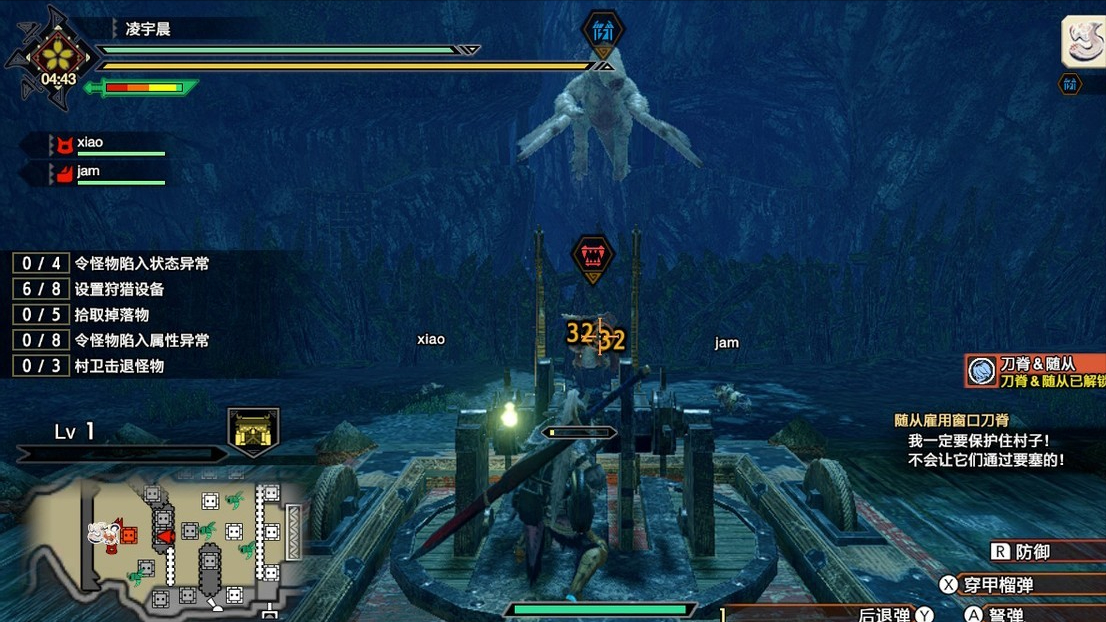Click the quest emblem with the 04:43 timer

tap(58, 57)
